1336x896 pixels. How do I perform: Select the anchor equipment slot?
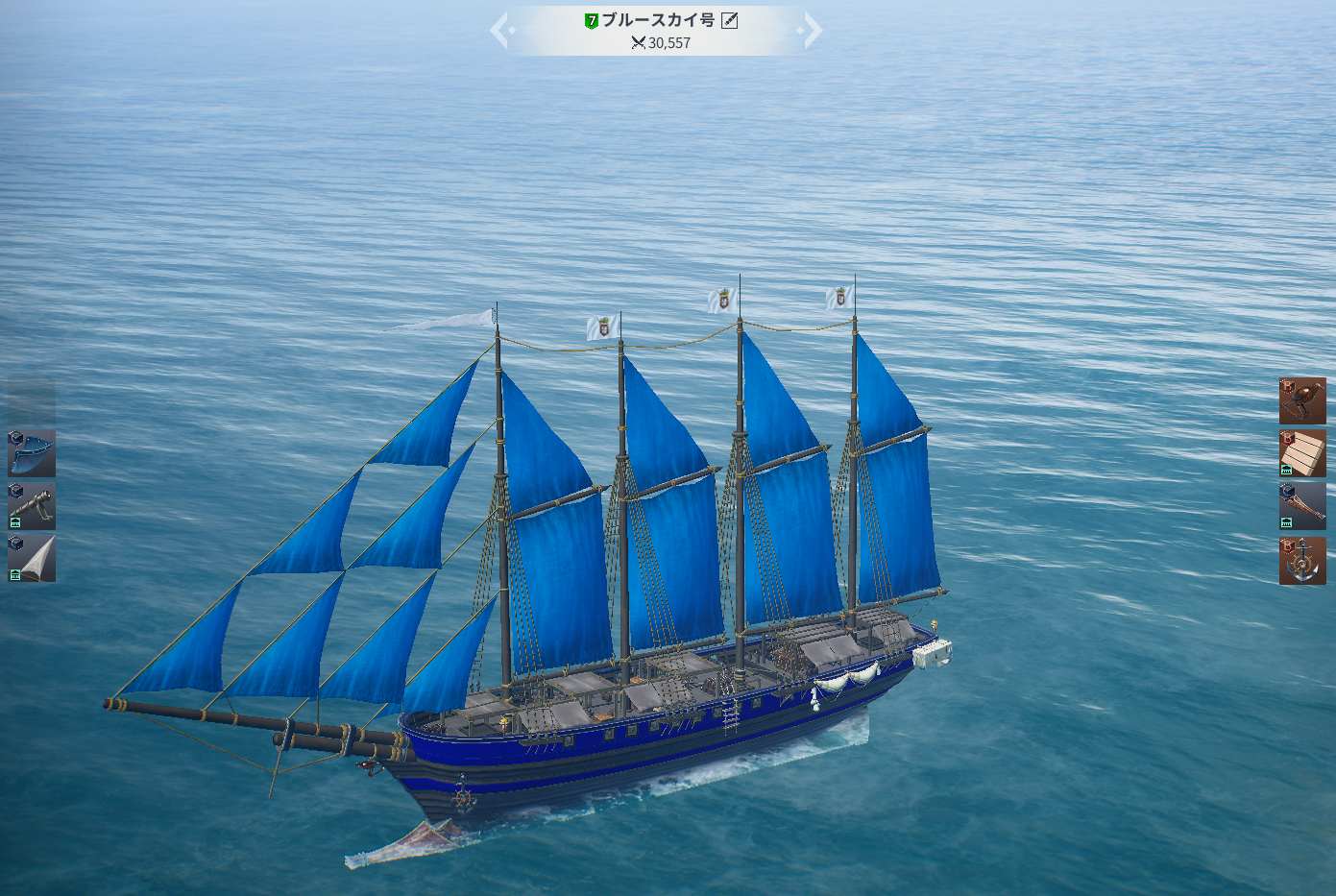(x=1302, y=561)
